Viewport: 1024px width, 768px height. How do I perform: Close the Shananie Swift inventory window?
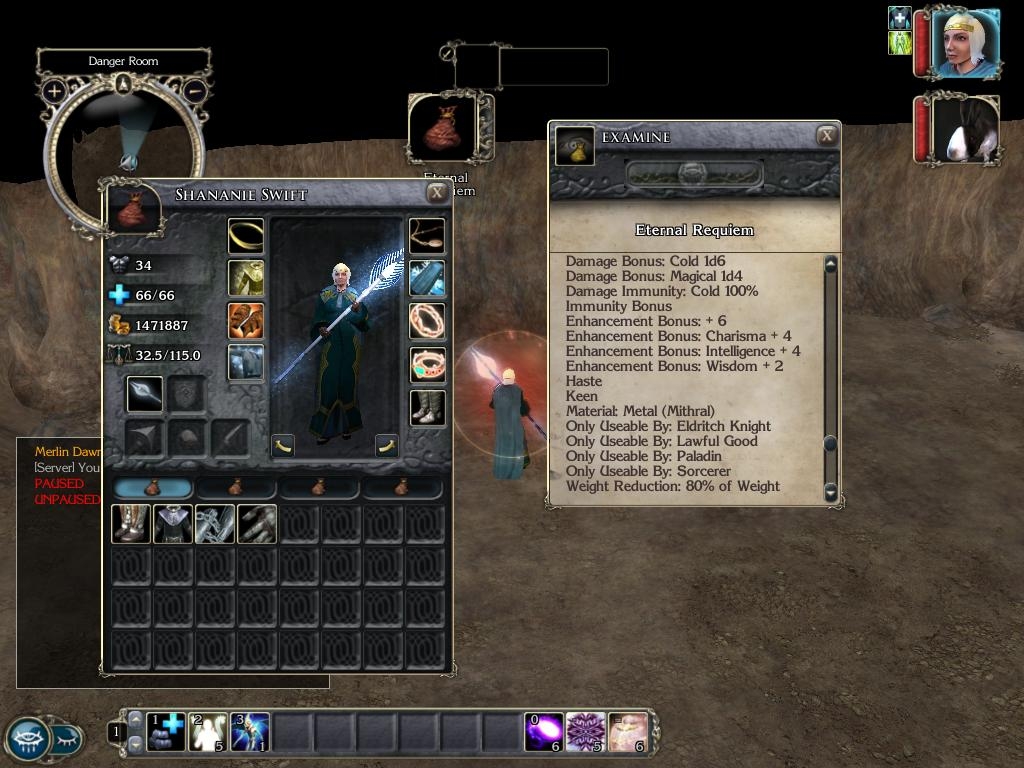(x=437, y=194)
